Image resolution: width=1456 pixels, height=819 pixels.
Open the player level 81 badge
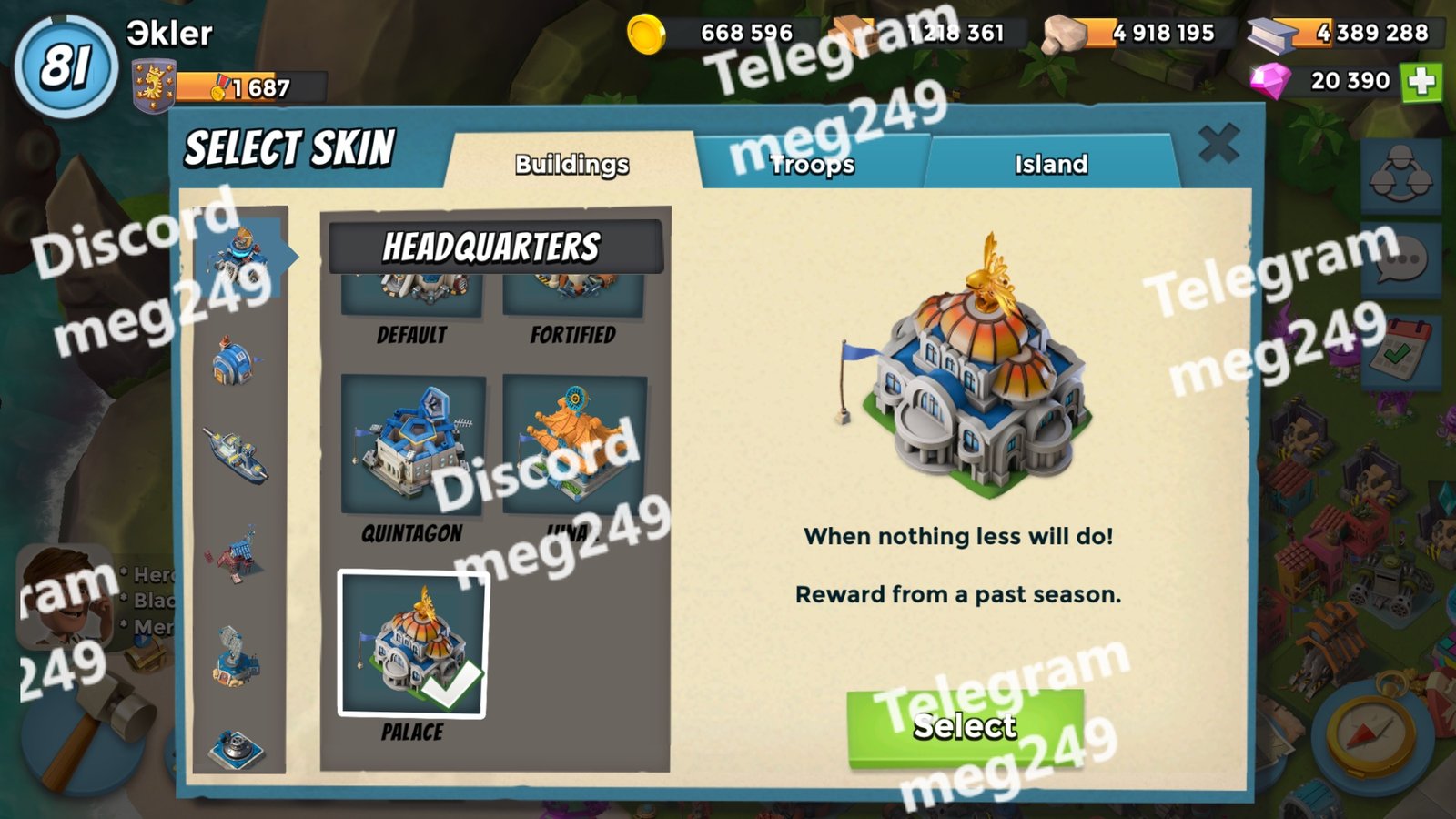(66, 66)
